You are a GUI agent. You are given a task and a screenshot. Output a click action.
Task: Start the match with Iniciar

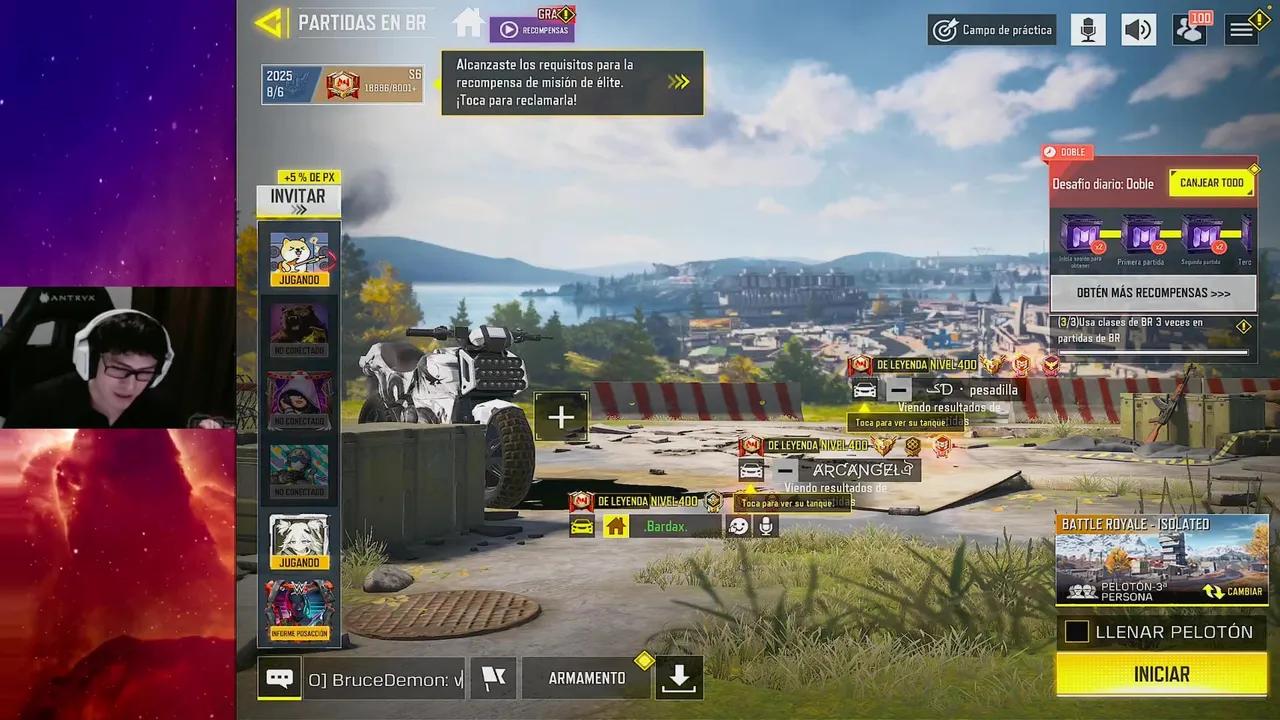coord(1161,674)
